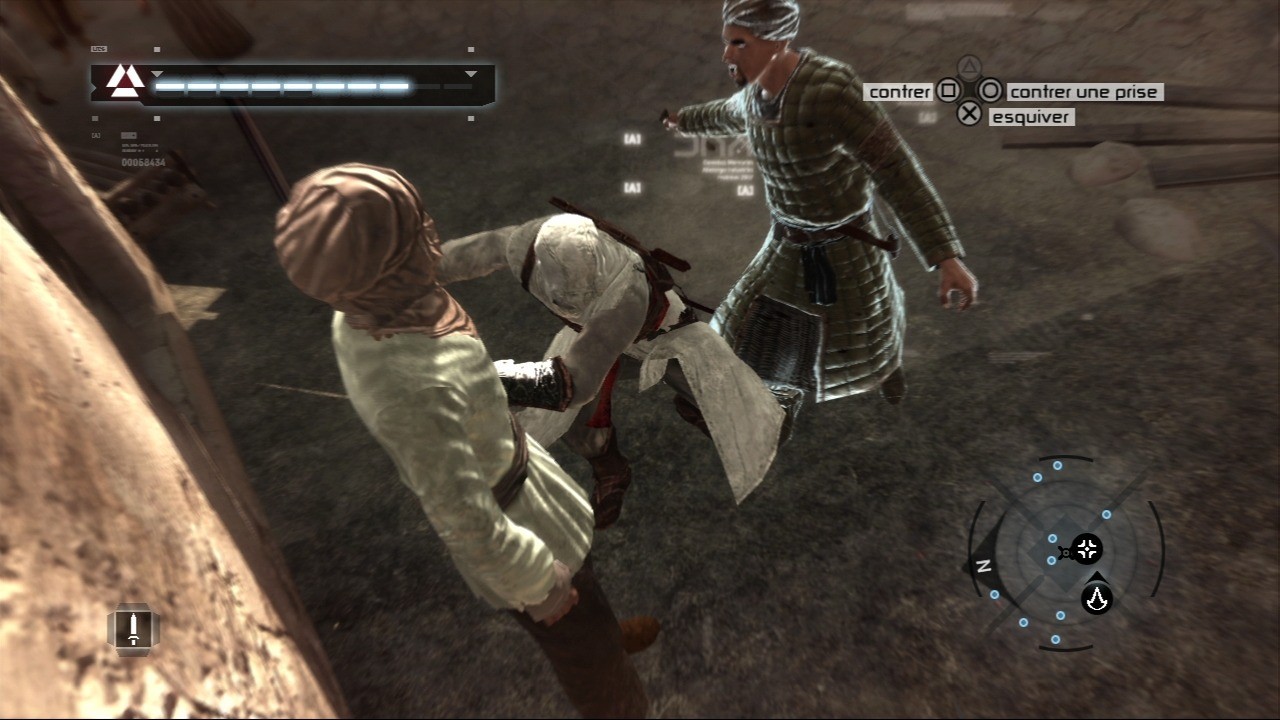Select the Assassin insignia marker on minimap
The width and height of the screenshot is (1280, 720).
(1097, 597)
